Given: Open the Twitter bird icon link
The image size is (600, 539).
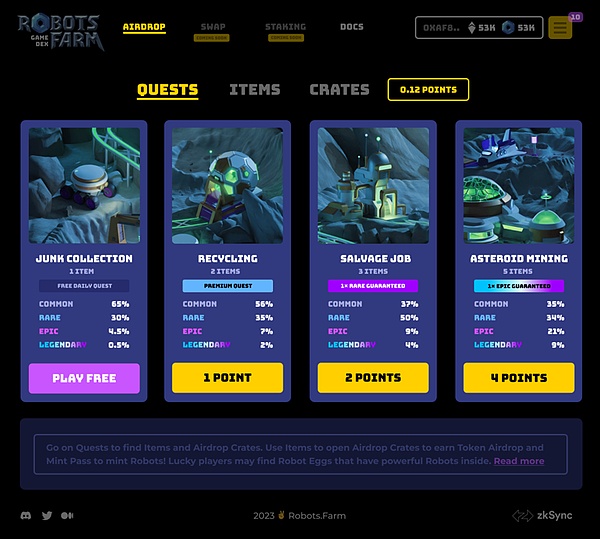Looking at the screenshot, I should click(x=47, y=516).
